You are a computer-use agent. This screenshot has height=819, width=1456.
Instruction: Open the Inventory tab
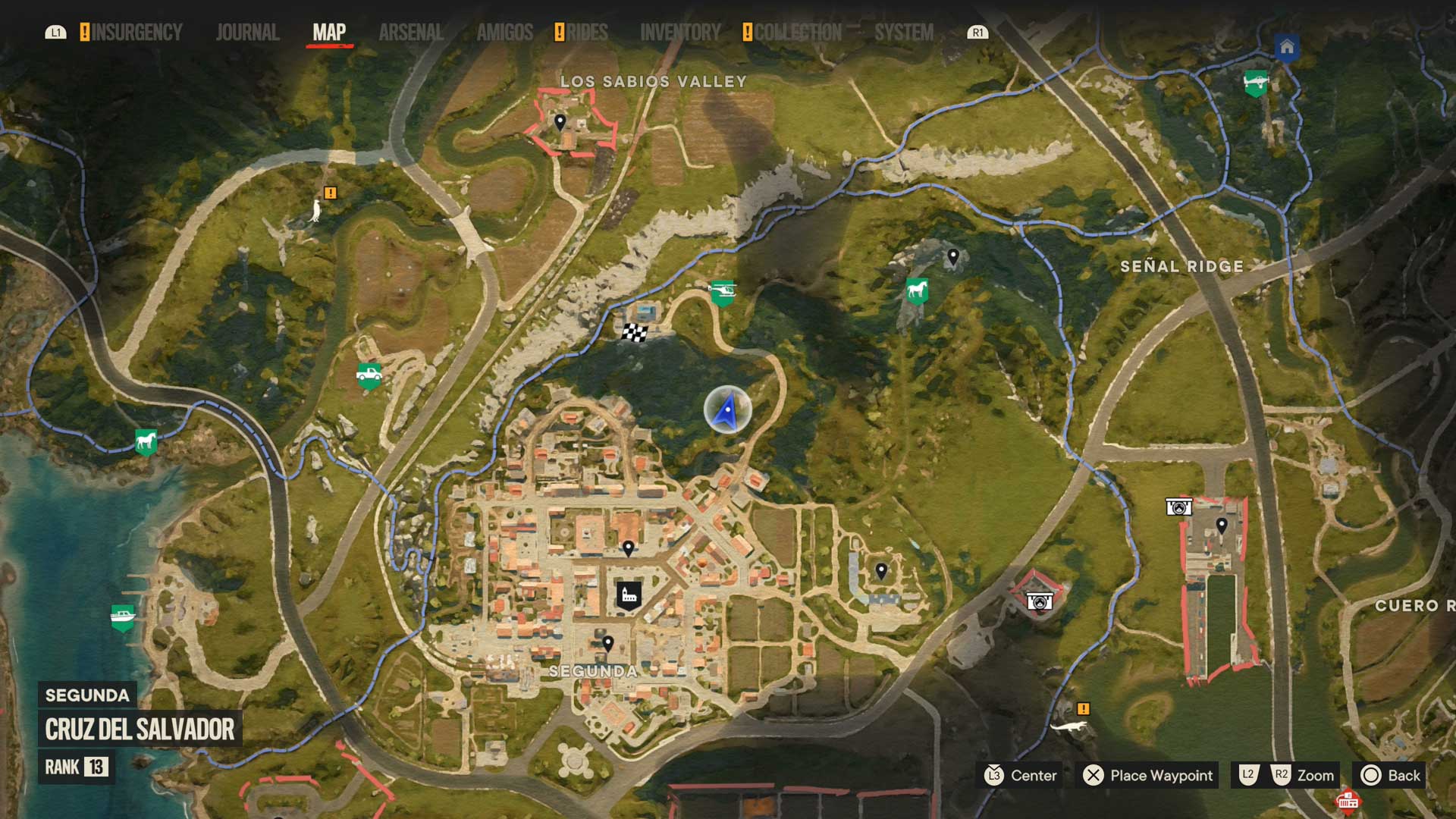click(680, 33)
